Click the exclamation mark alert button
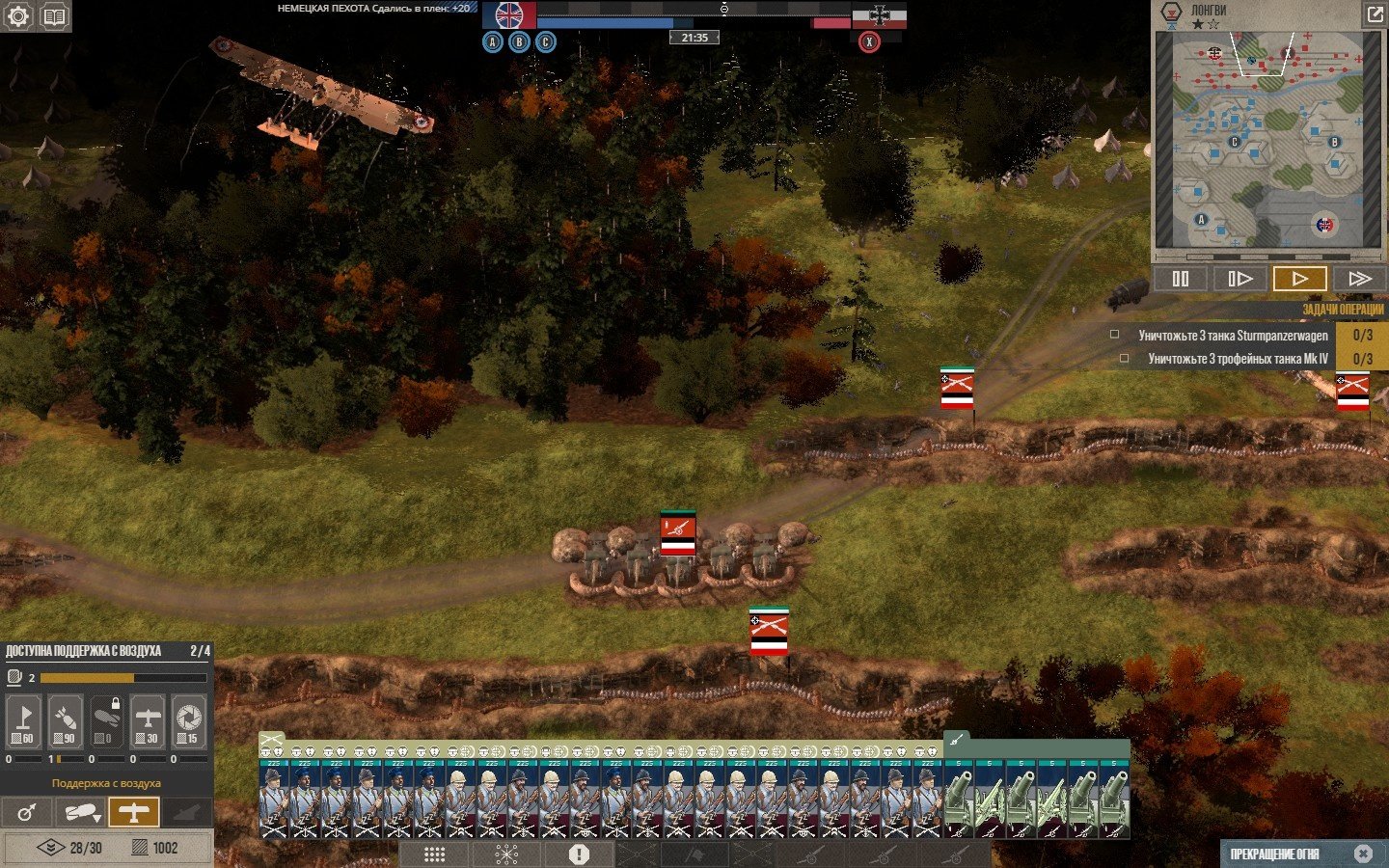The height and width of the screenshot is (868, 1389). [579, 854]
